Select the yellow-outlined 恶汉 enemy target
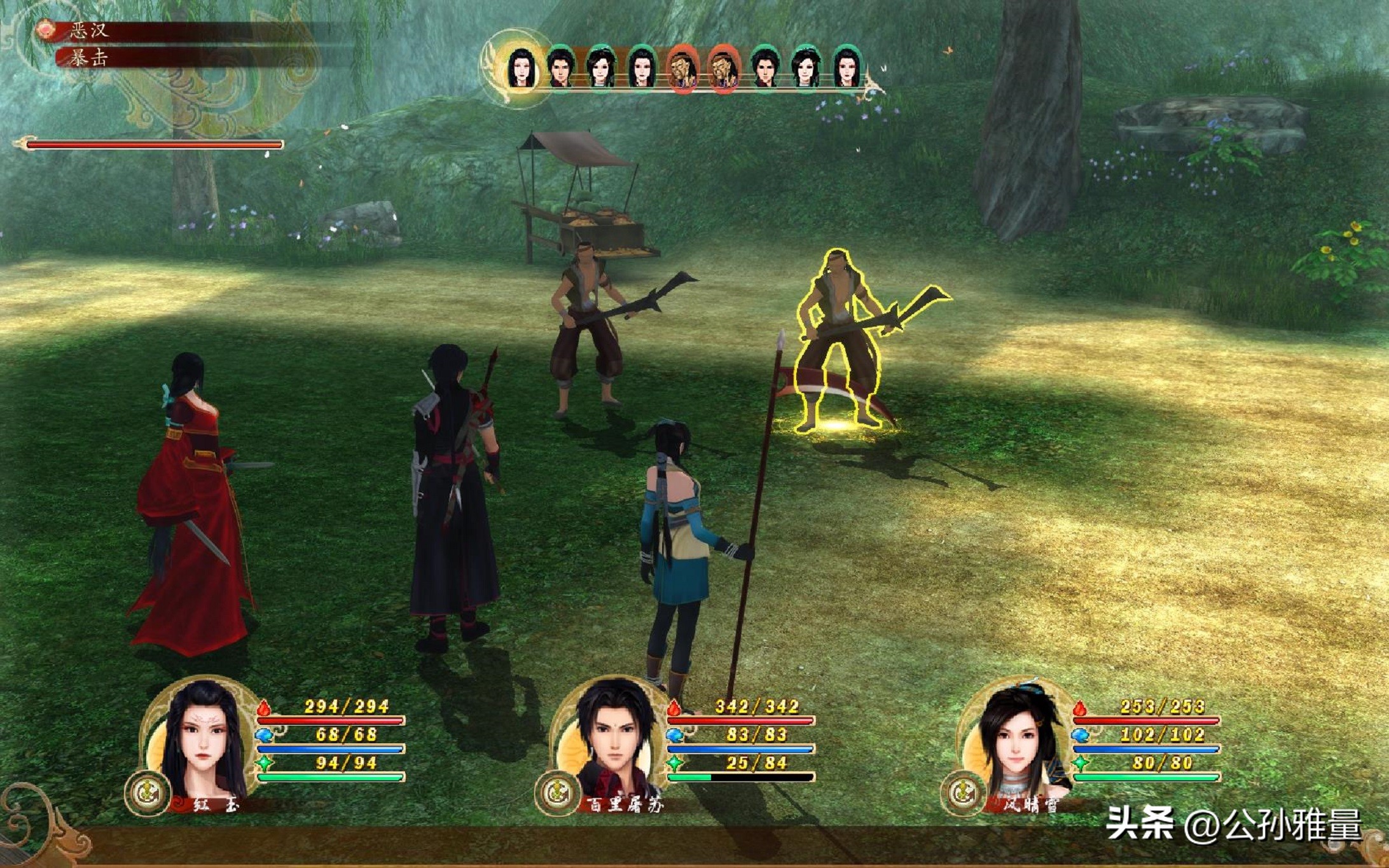 click(x=838, y=343)
